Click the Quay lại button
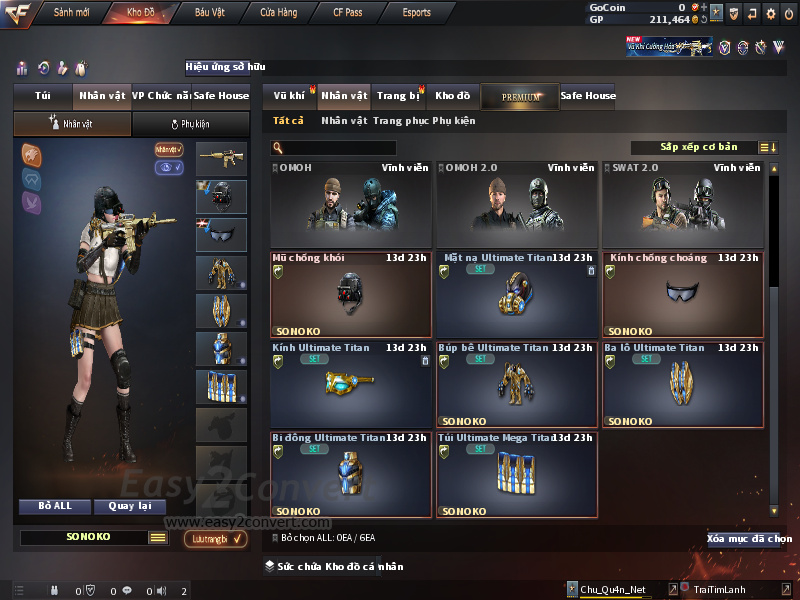The image size is (800, 600). coord(130,506)
